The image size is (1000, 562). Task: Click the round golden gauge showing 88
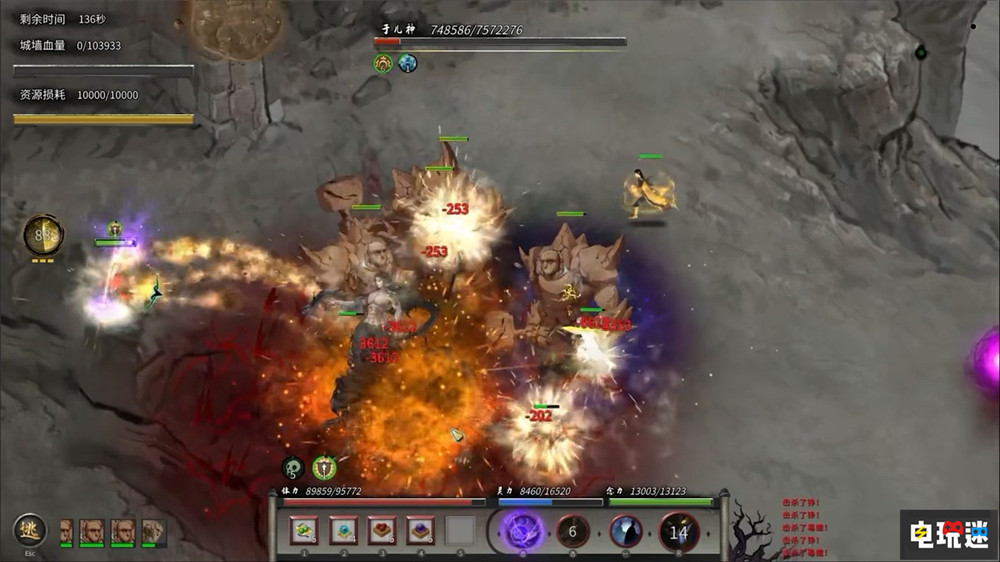(x=43, y=235)
